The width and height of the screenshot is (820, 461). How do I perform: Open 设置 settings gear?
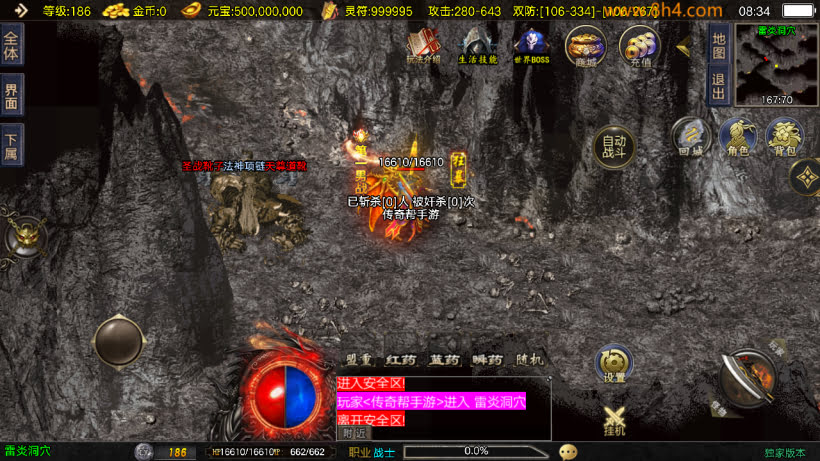[x=614, y=364]
